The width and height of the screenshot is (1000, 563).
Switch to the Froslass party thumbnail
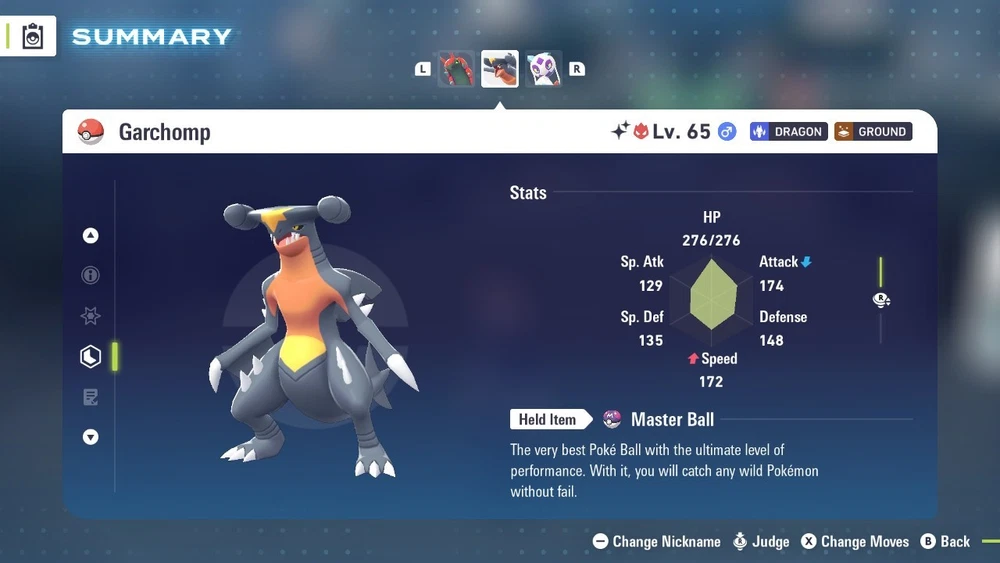click(x=544, y=69)
